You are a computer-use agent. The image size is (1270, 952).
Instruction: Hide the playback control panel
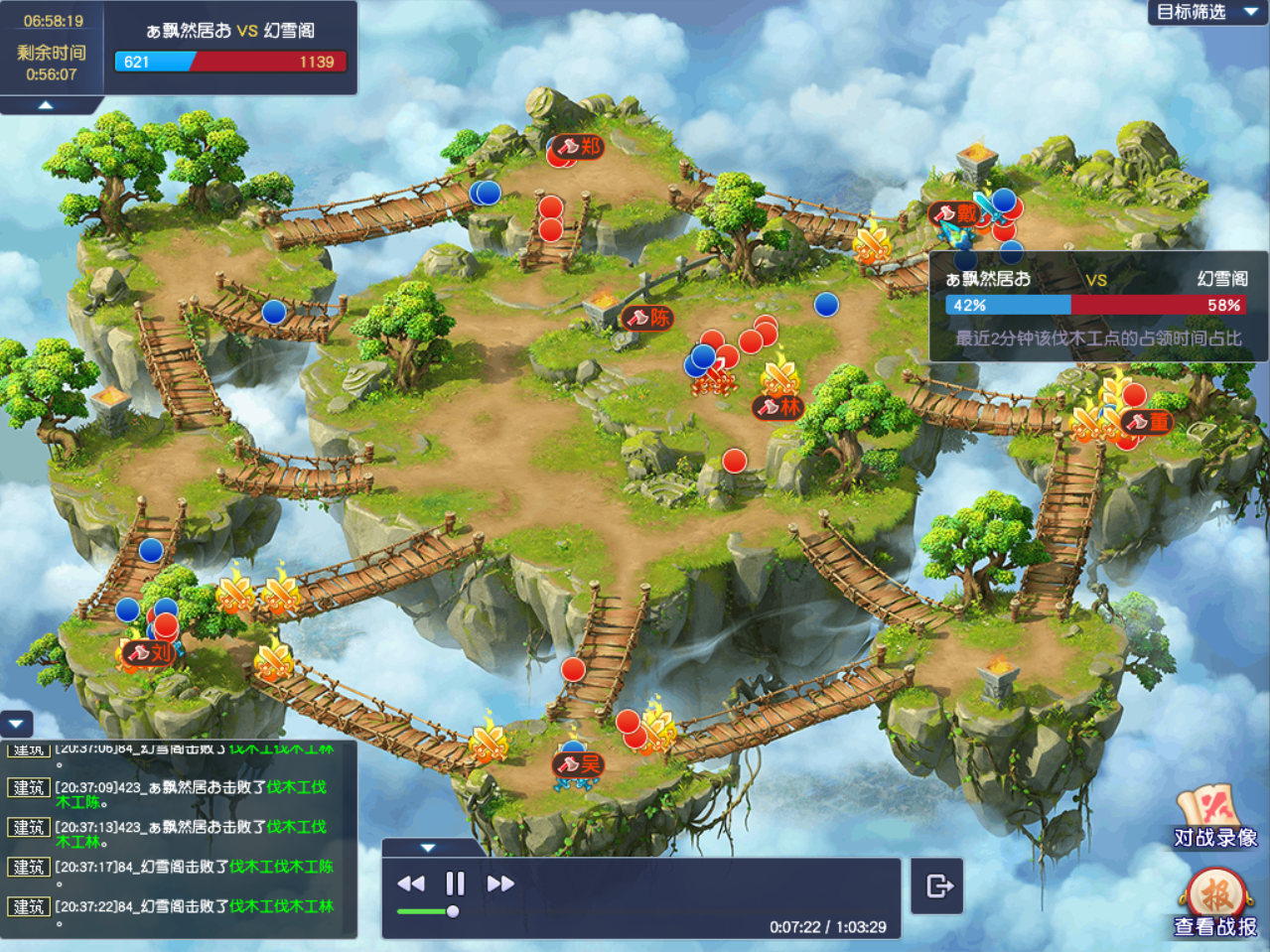point(428,848)
